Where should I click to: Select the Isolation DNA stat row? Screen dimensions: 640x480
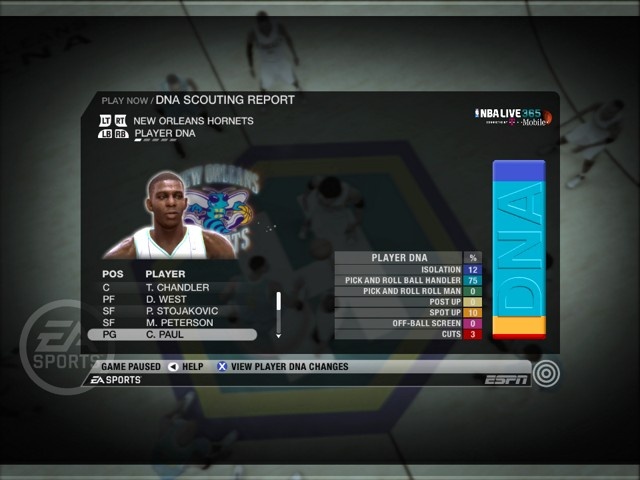(408, 270)
